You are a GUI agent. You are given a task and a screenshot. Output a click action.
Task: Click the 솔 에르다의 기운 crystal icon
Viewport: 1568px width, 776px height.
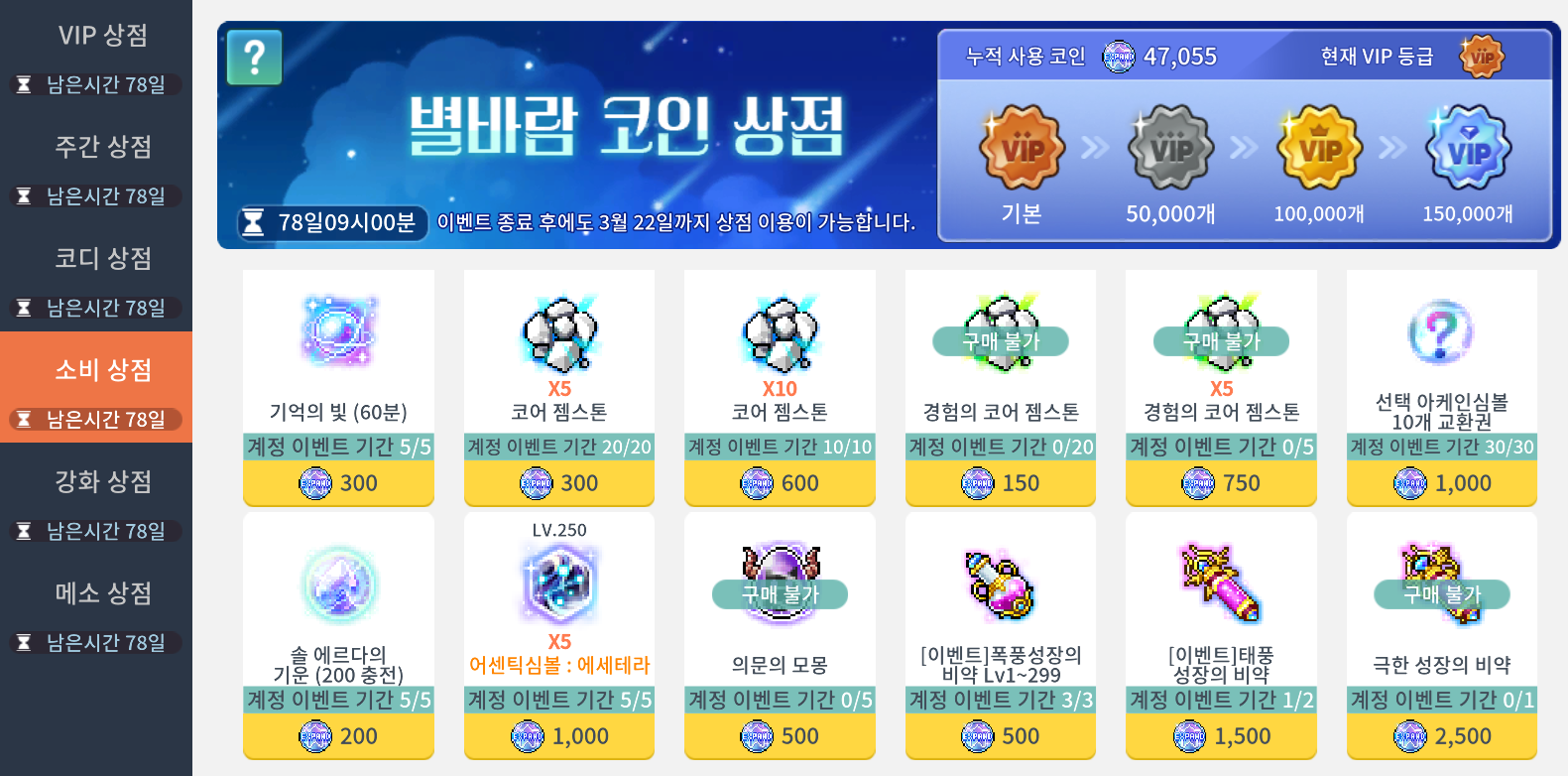point(338,585)
